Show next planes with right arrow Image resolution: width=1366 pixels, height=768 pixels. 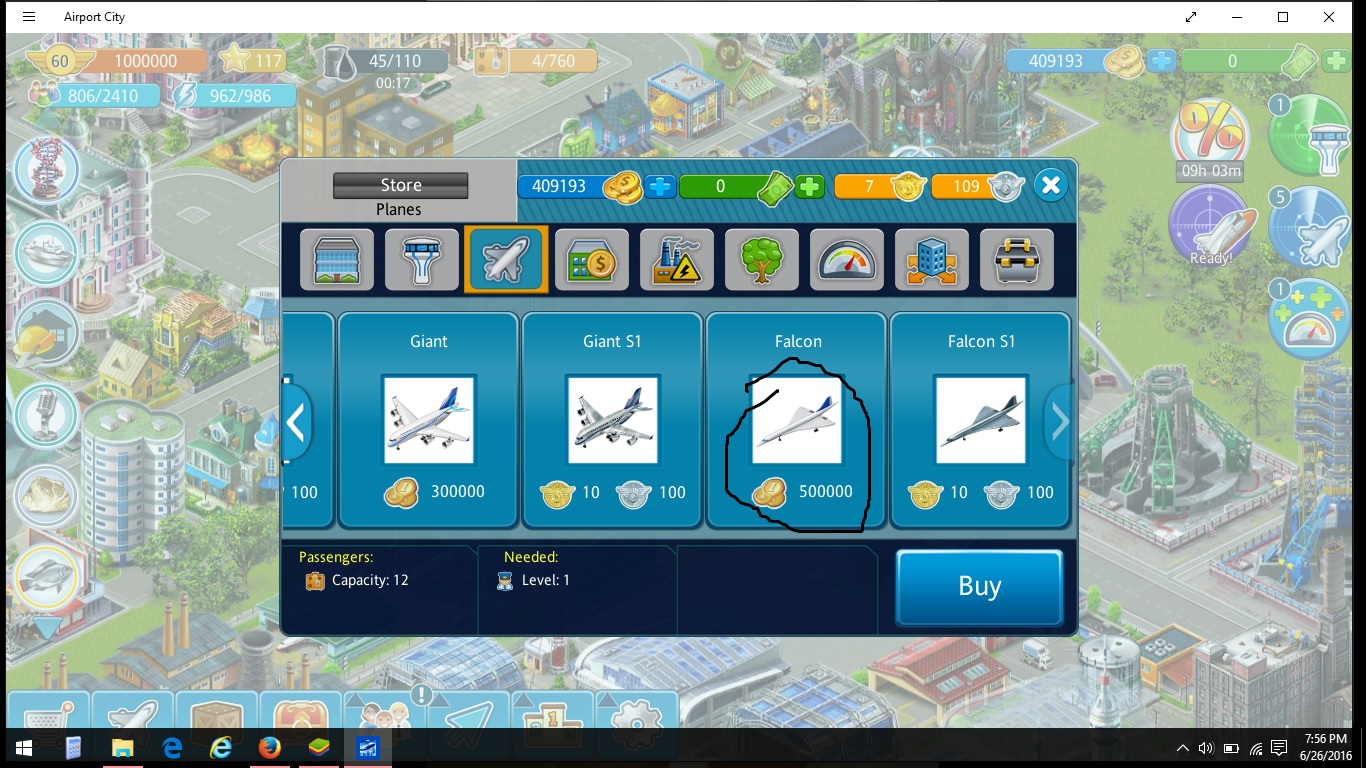click(1059, 422)
